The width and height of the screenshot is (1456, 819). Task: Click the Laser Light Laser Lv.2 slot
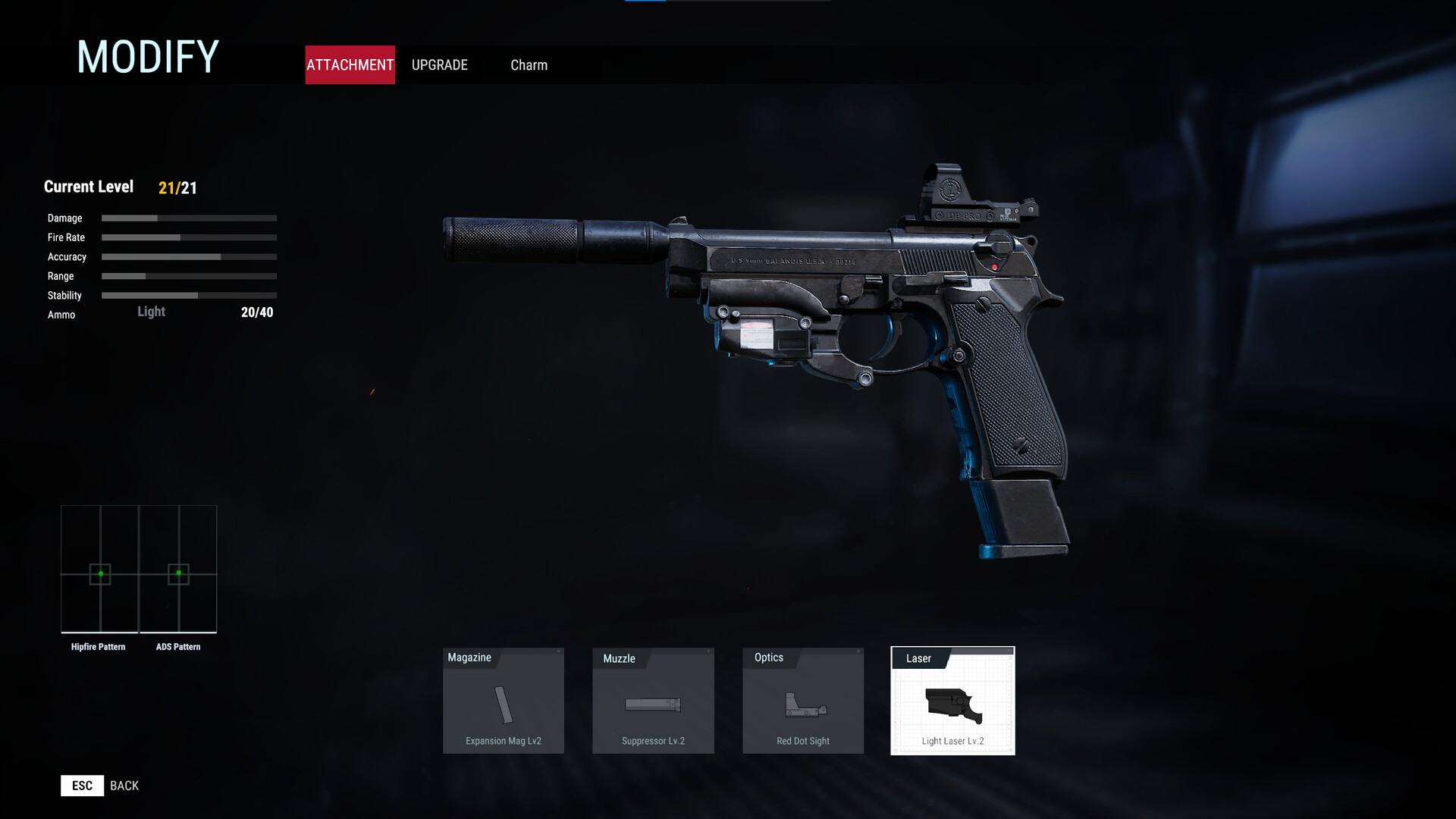[x=952, y=701]
